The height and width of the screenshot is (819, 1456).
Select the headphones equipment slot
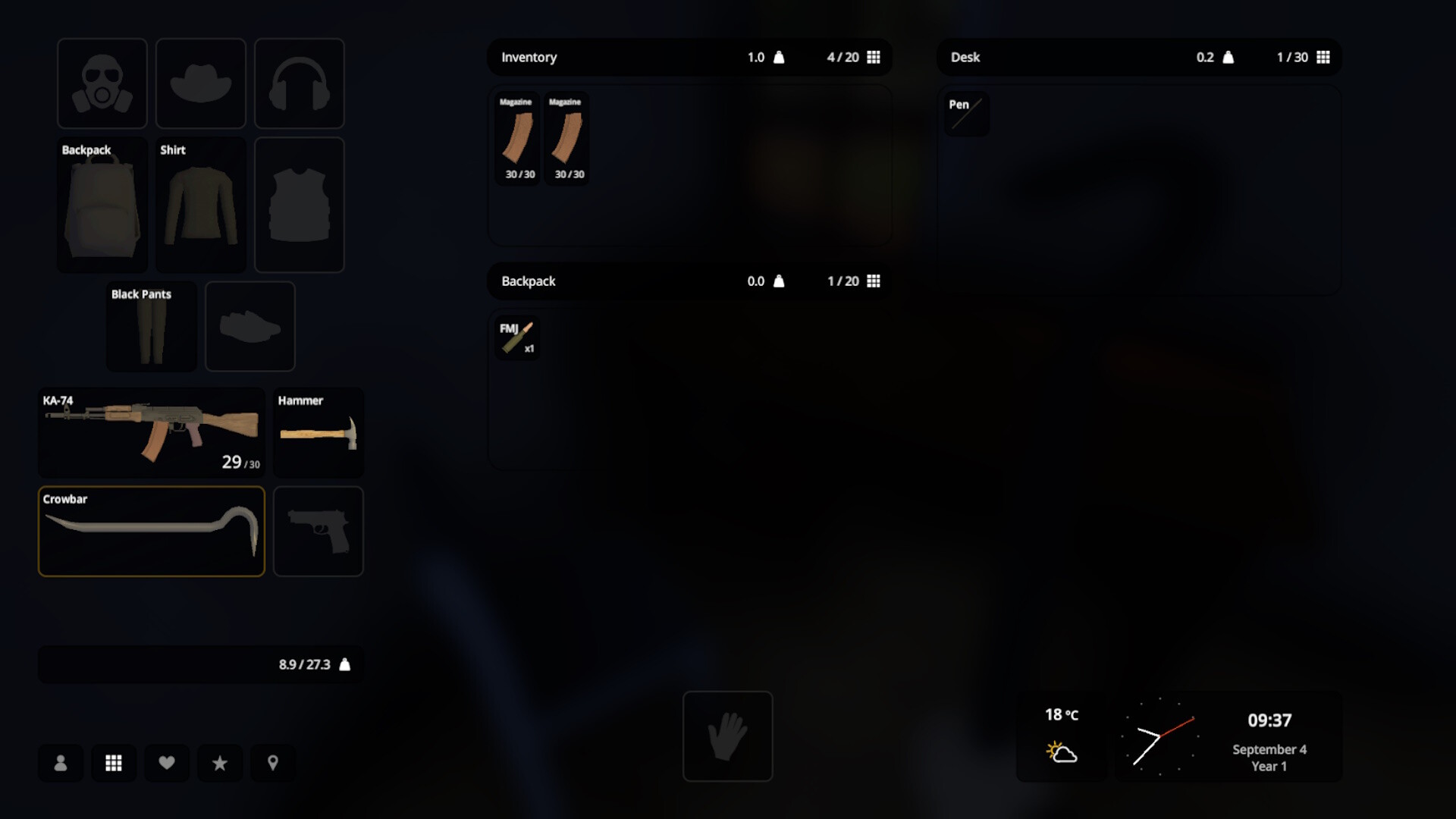(x=299, y=83)
